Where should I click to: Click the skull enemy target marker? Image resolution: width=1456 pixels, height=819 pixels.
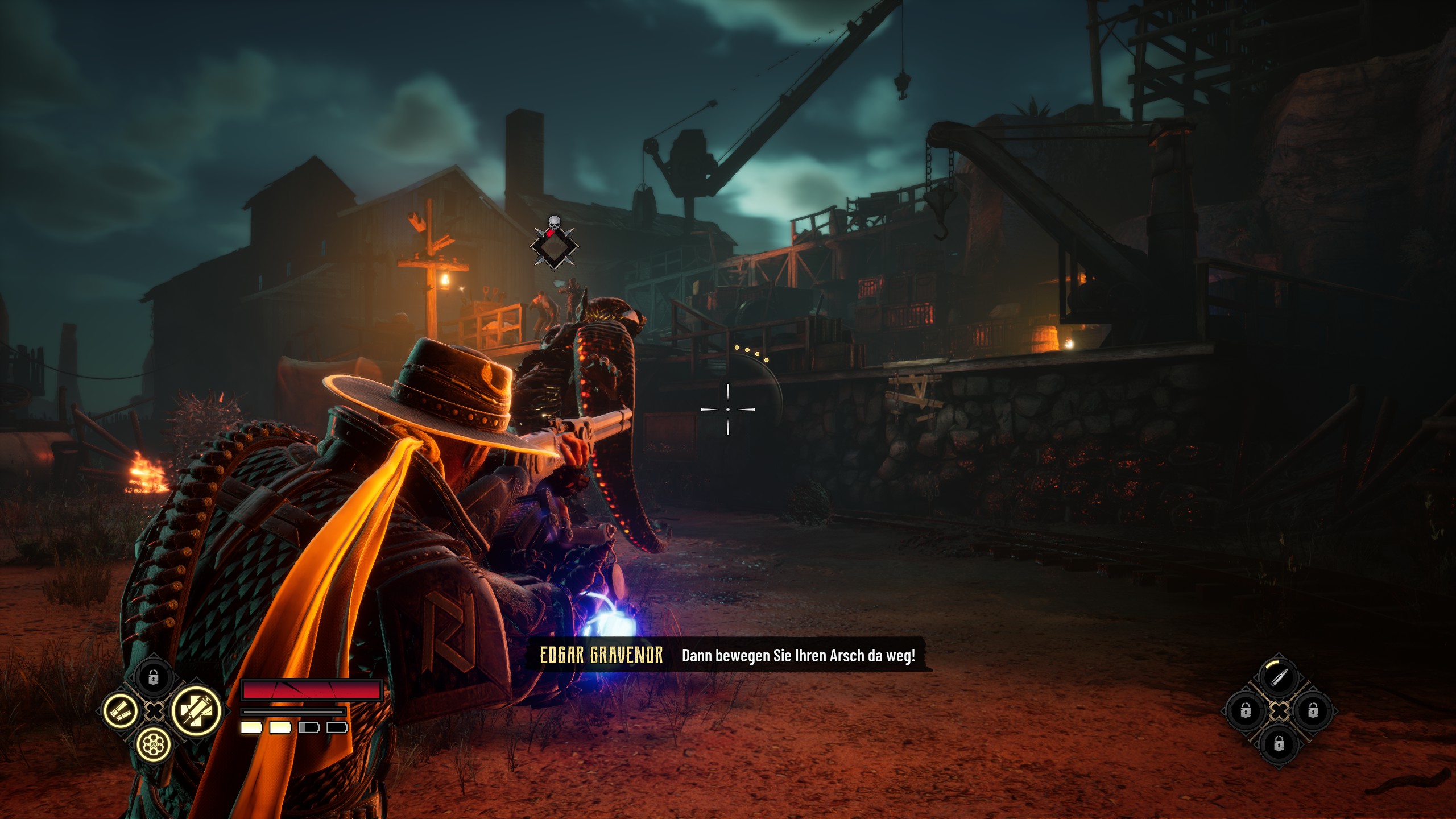(554, 243)
